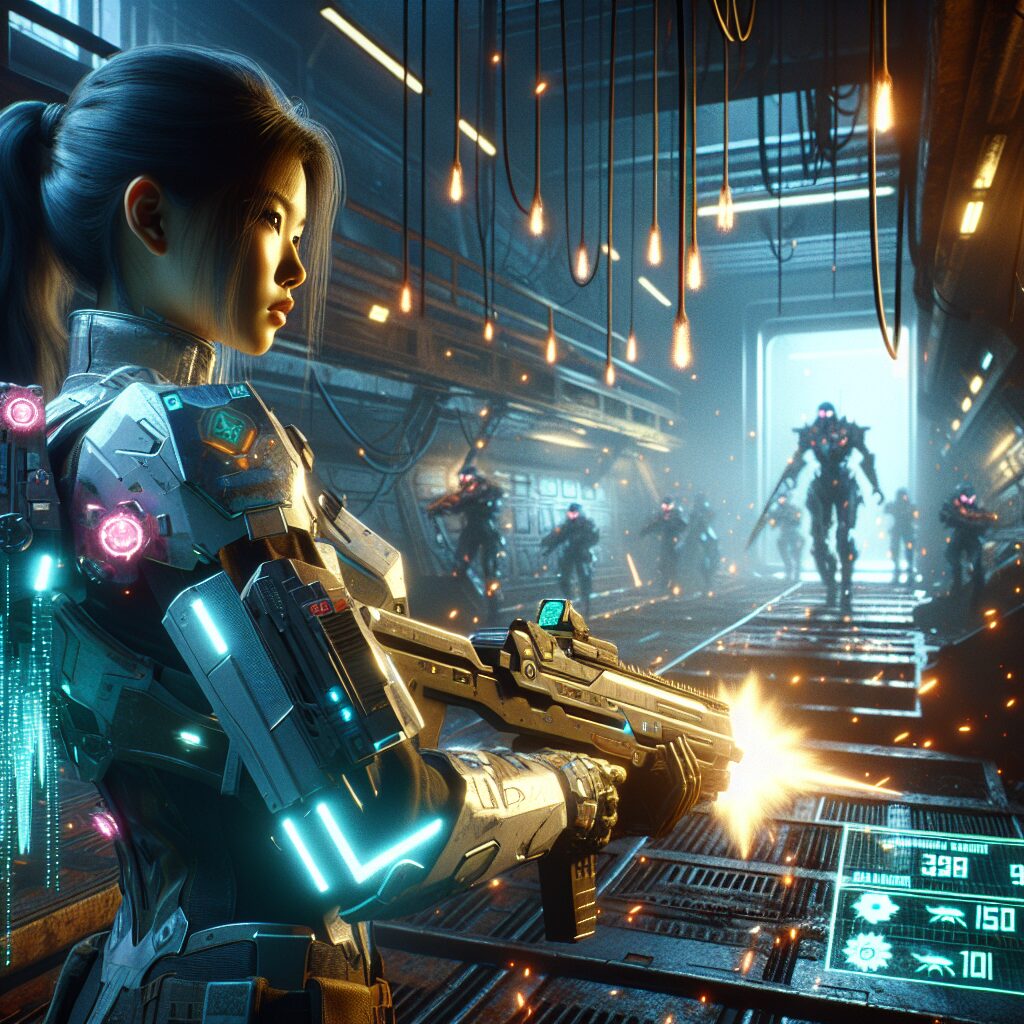Click the insect icon beside the 150 count
Screen dimensions: 1024x1024
point(944,914)
